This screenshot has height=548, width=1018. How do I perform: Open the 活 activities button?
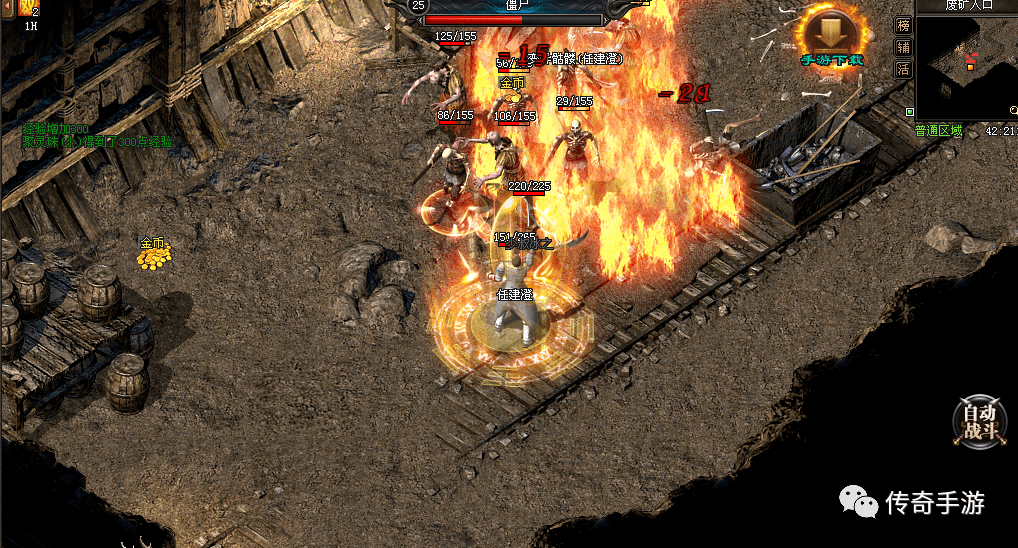click(903, 69)
